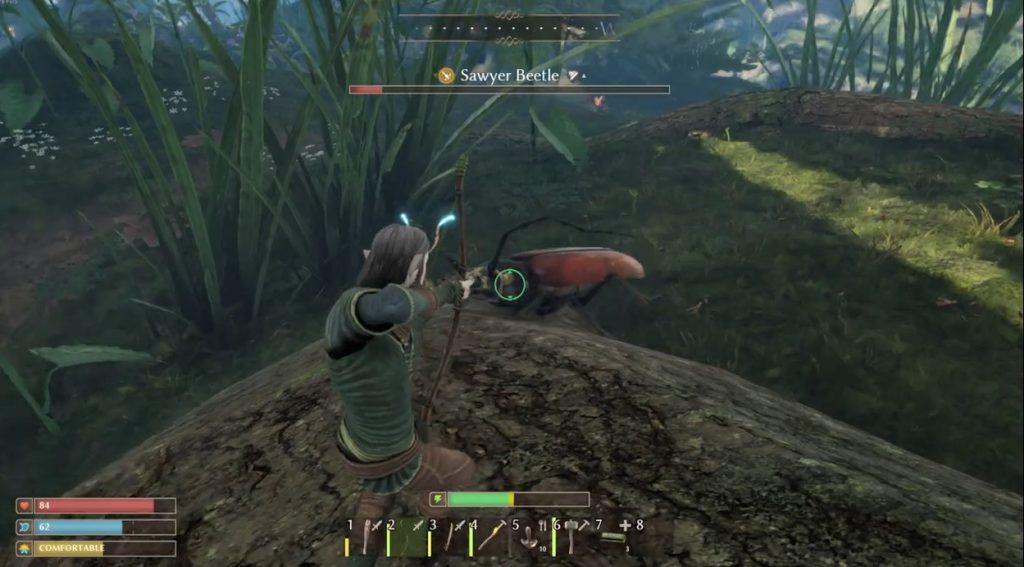Select the hammer in hotbar slot 6

[x=573, y=540]
